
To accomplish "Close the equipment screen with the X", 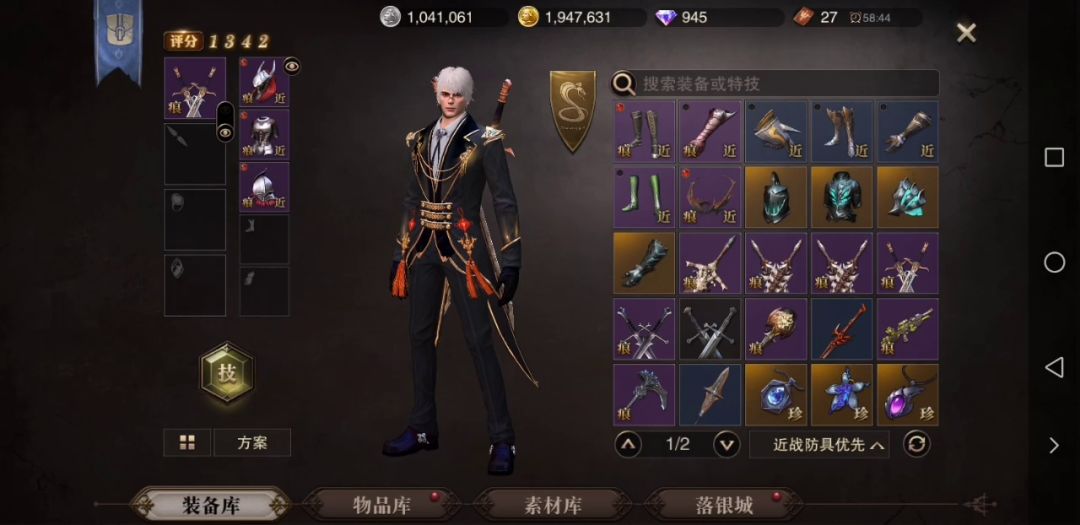I will 966,33.
